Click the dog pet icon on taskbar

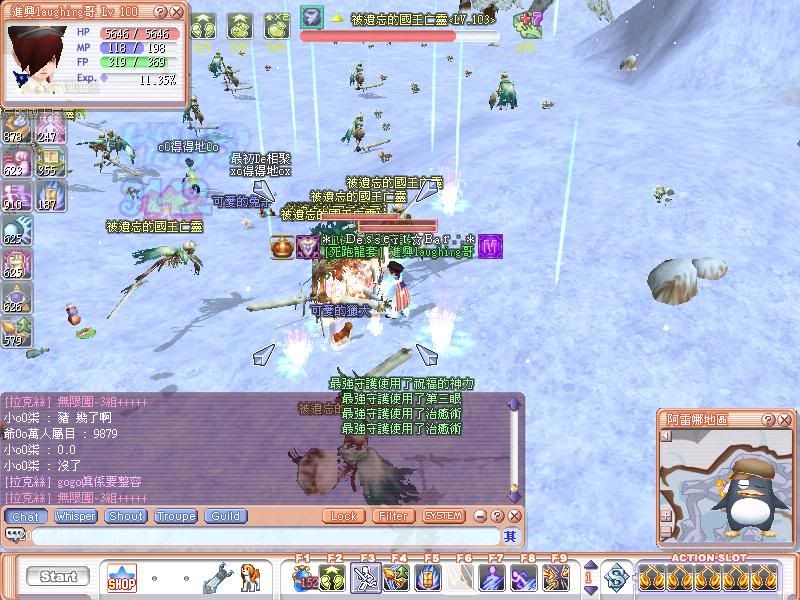[250, 578]
